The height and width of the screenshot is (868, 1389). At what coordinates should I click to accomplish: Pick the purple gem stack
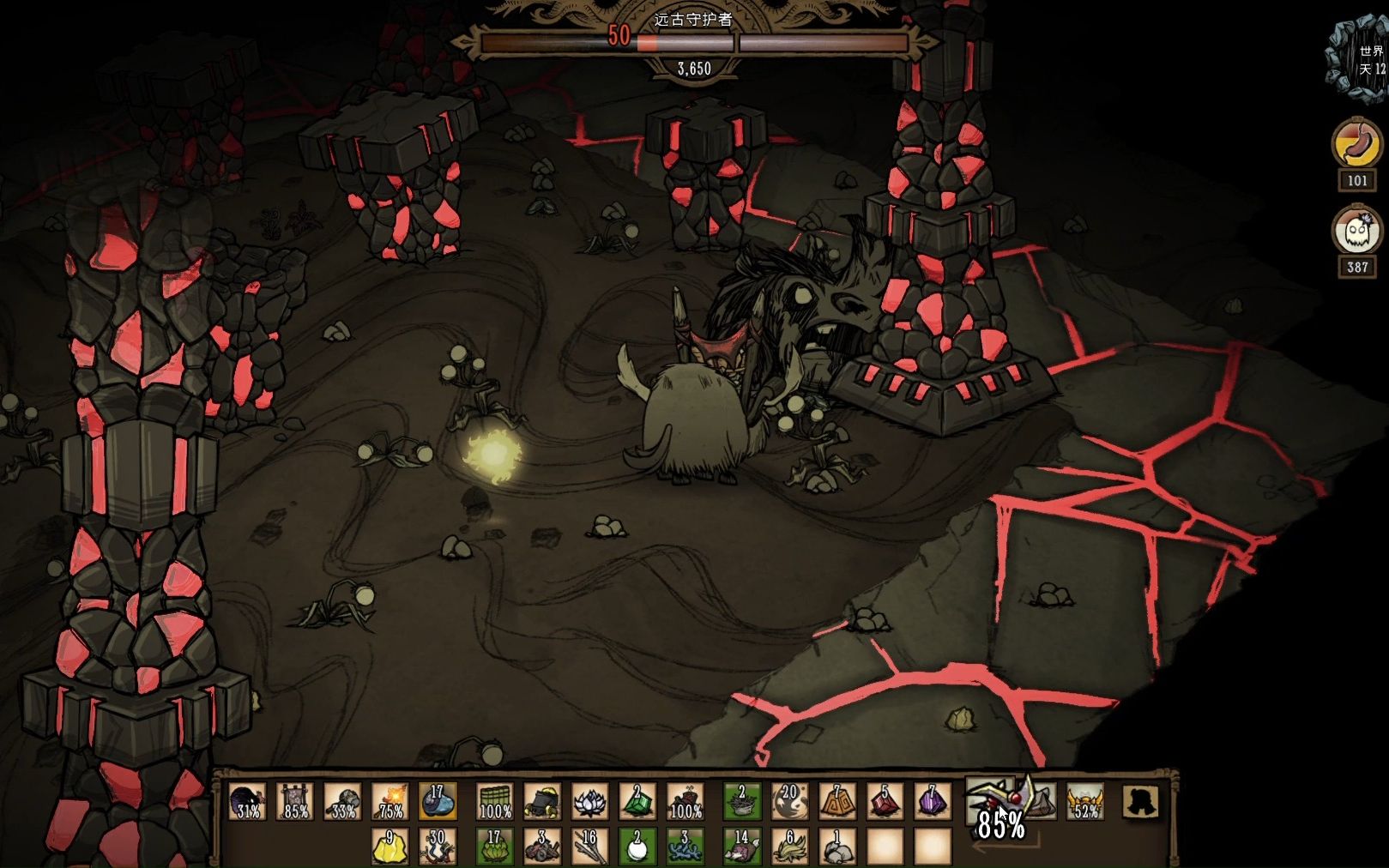click(932, 801)
